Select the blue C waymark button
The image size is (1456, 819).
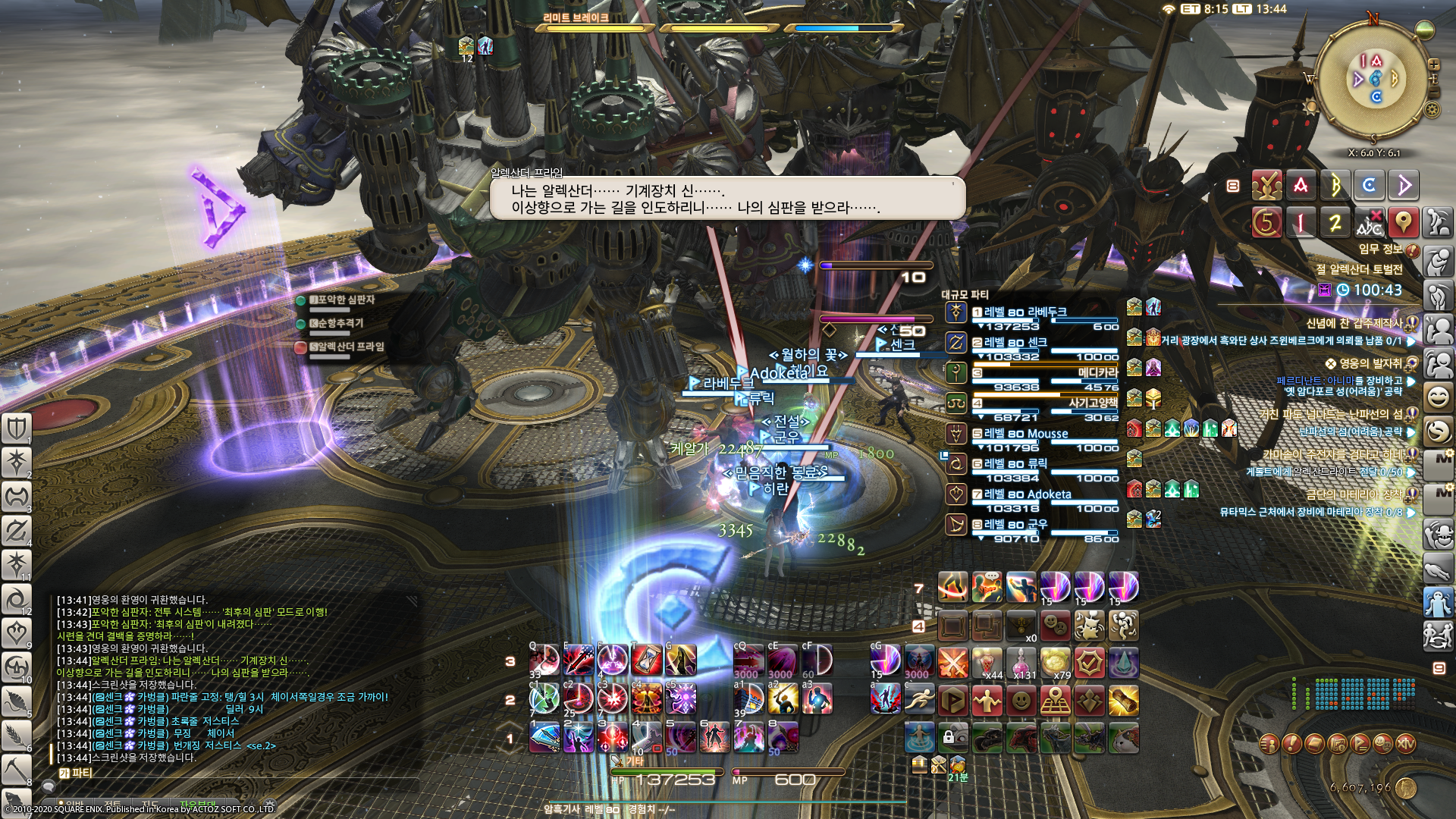click(1369, 186)
